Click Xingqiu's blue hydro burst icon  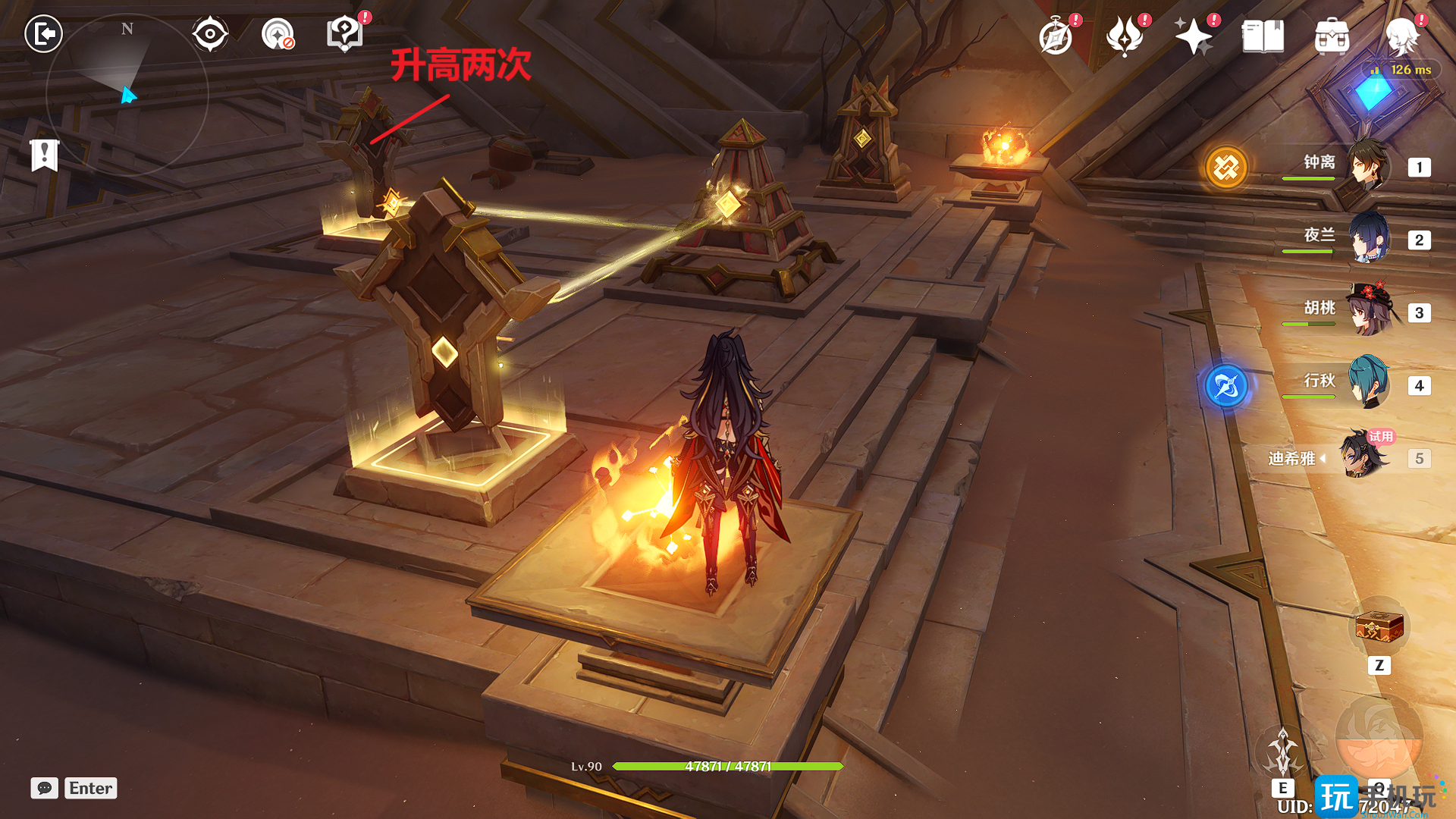1228,385
